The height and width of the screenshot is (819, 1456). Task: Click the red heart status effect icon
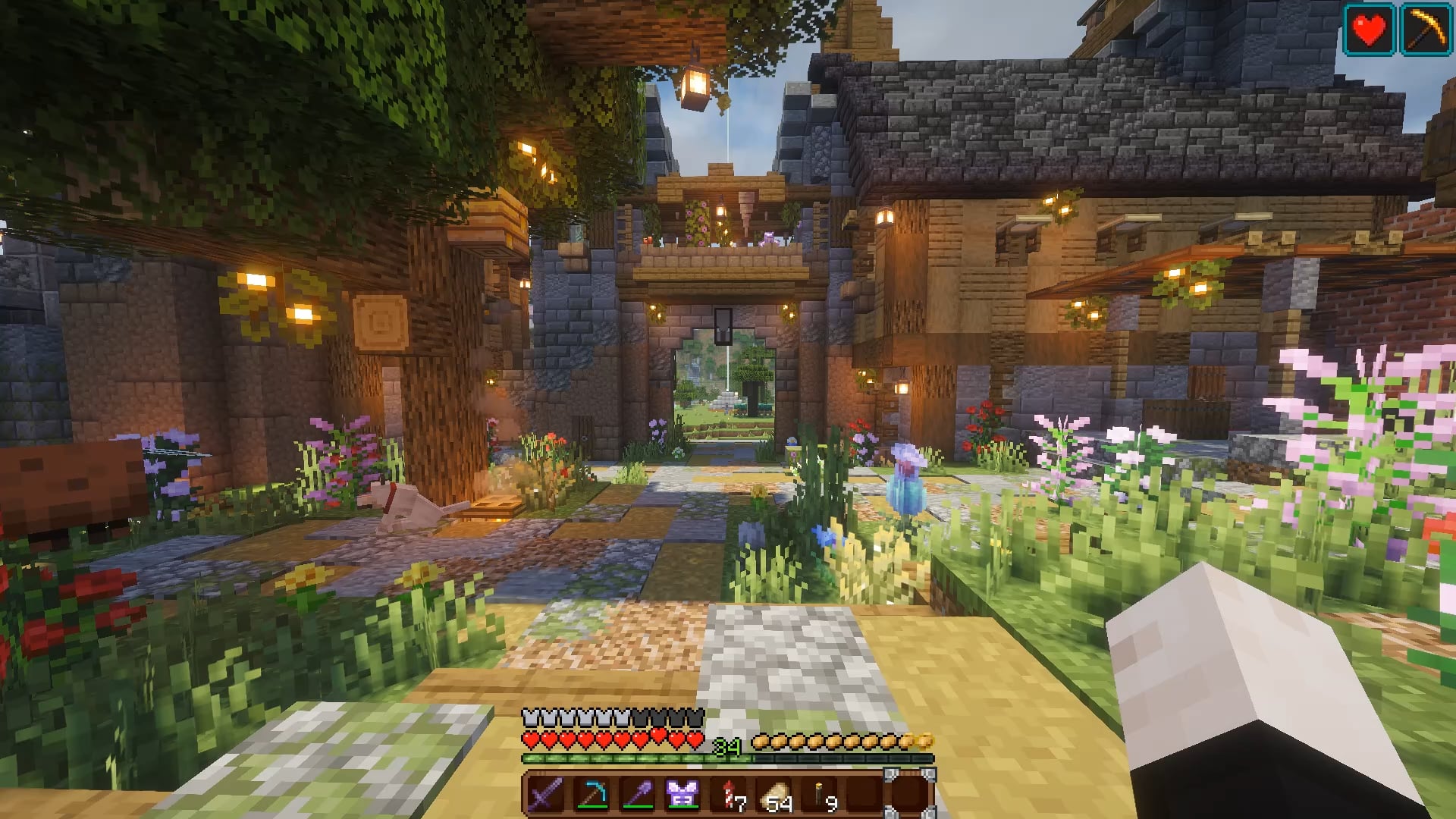click(x=1369, y=30)
